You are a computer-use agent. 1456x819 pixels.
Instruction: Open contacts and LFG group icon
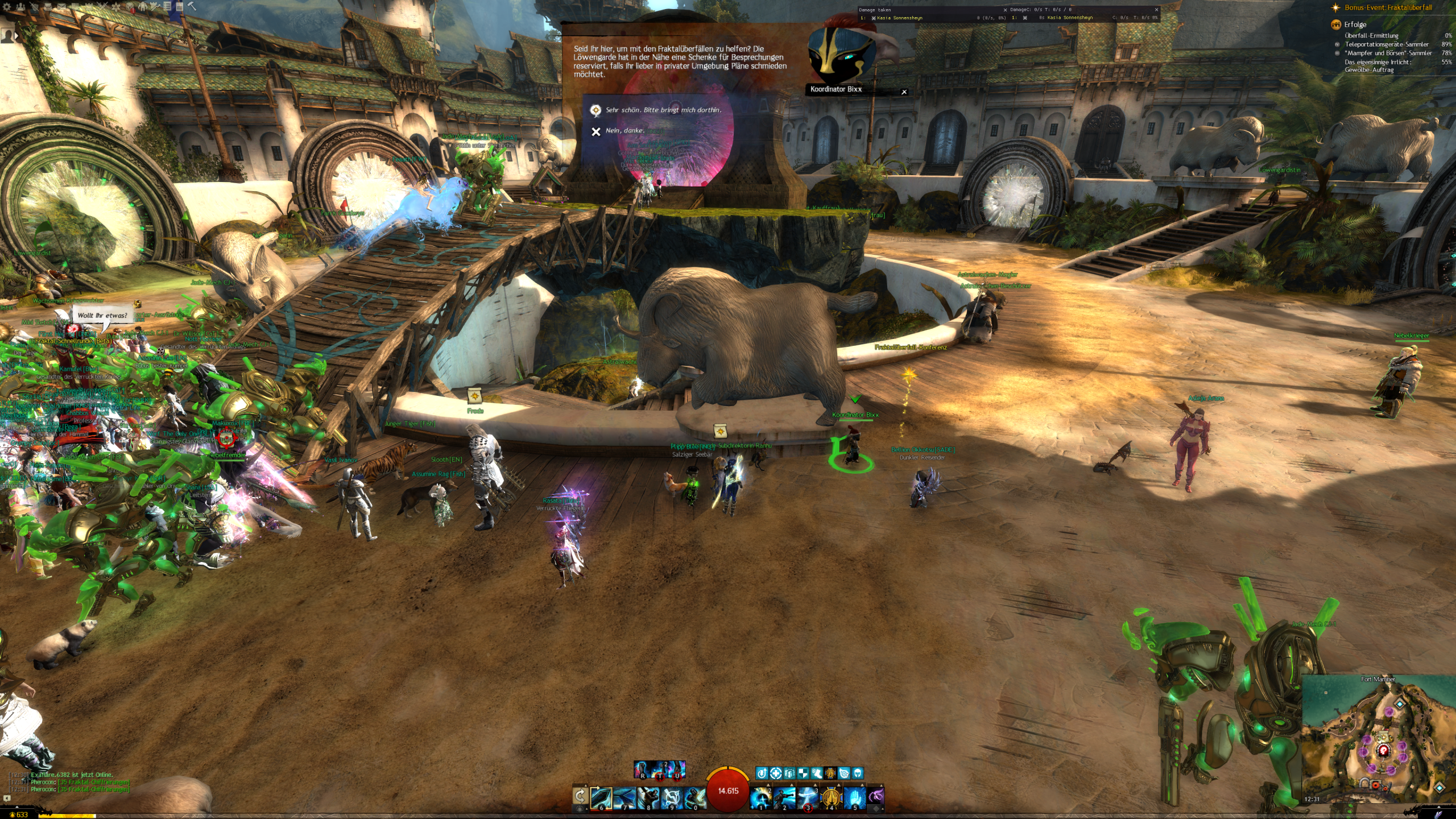[21, 7]
